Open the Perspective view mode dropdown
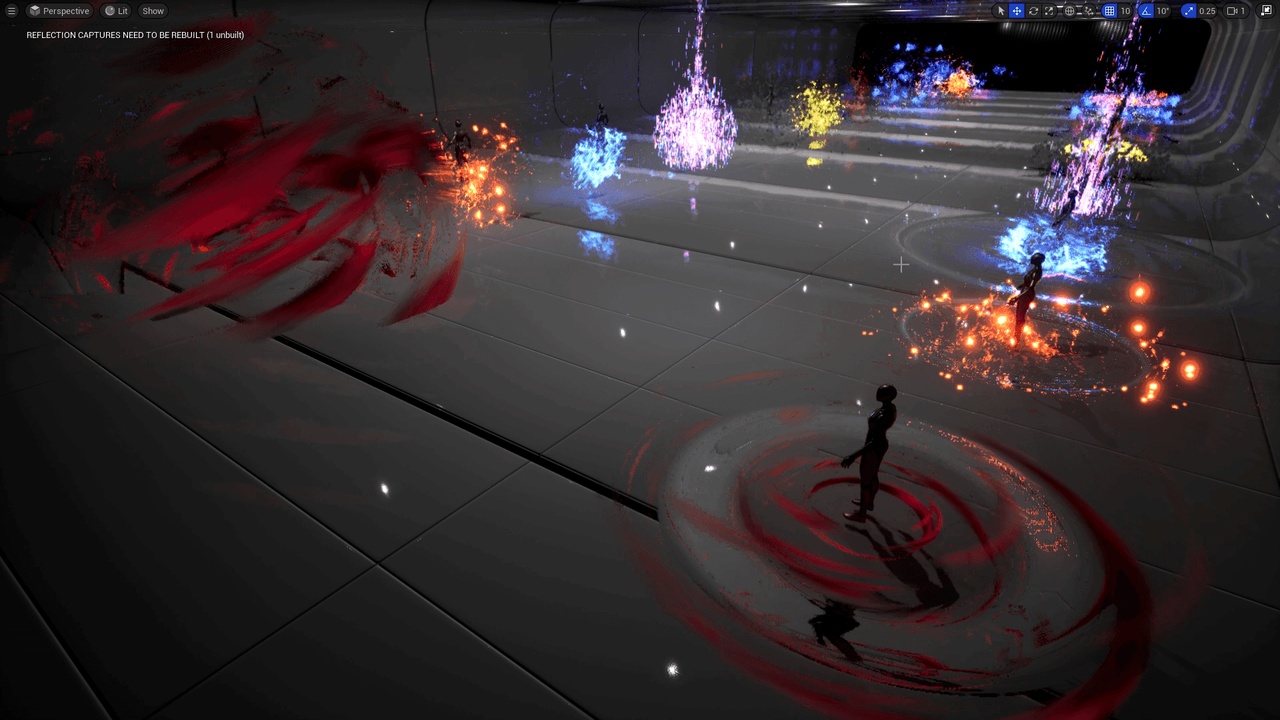The width and height of the screenshot is (1280, 720). (x=59, y=11)
